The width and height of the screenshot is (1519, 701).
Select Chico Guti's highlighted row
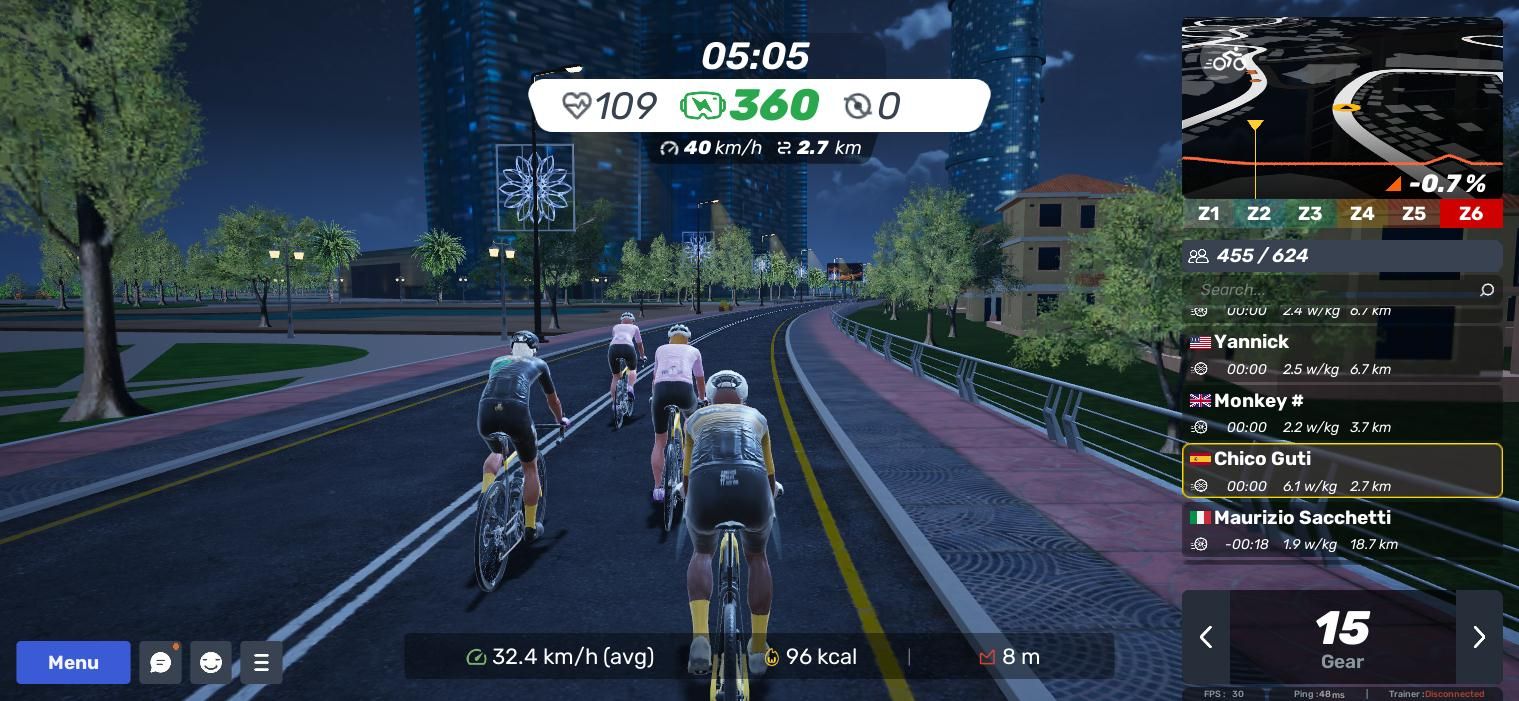pos(1342,471)
